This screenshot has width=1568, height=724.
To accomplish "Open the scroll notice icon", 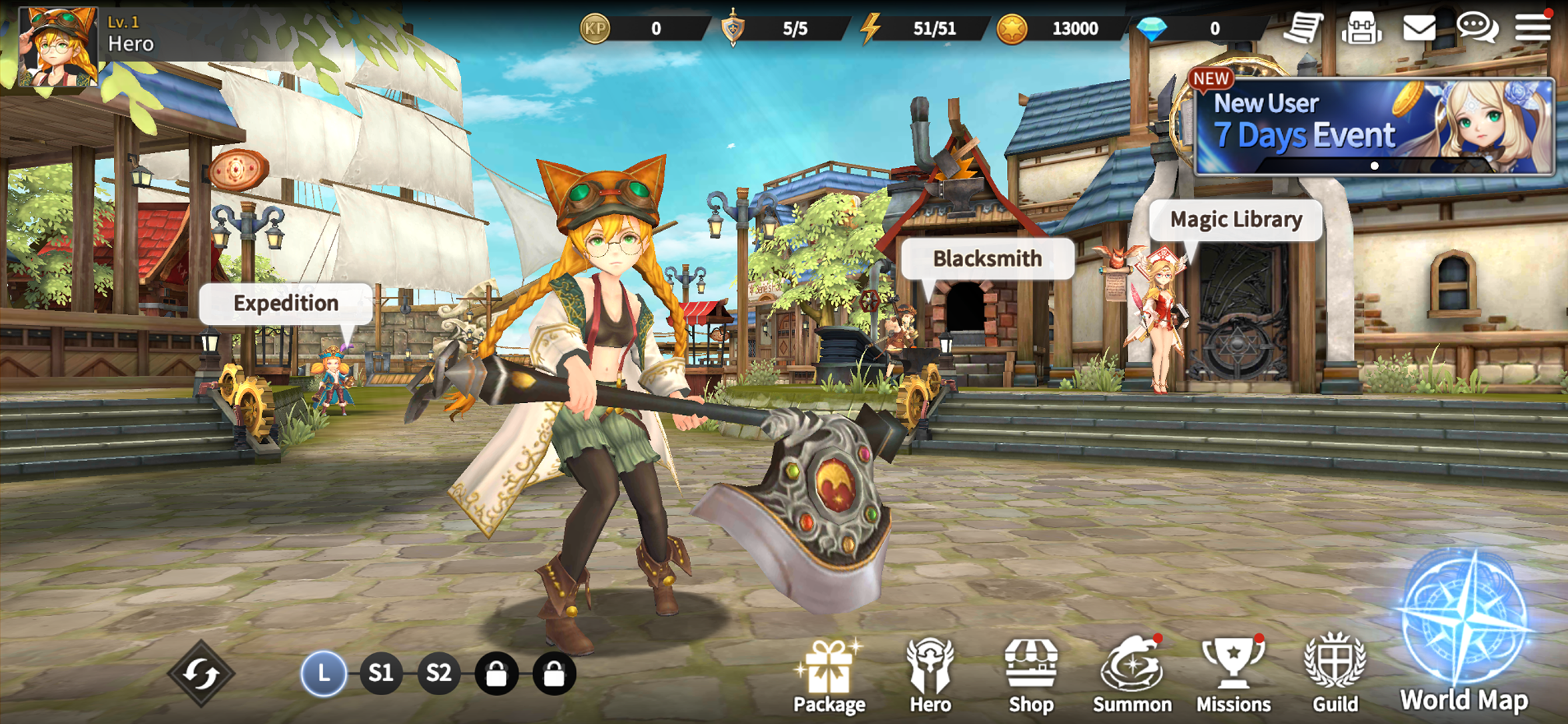I will point(1303,28).
